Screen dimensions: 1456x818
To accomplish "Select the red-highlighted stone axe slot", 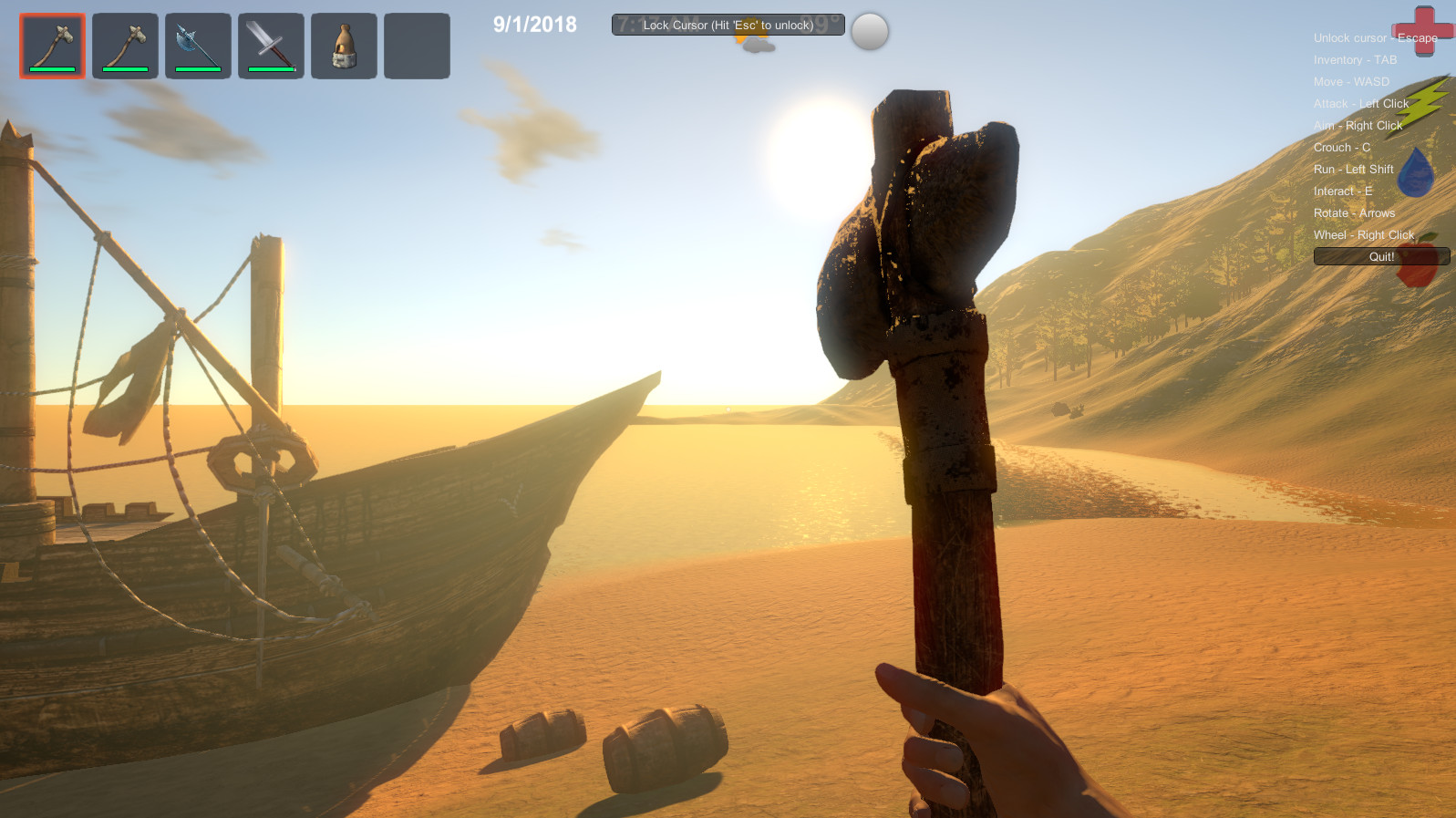I will coord(53,46).
